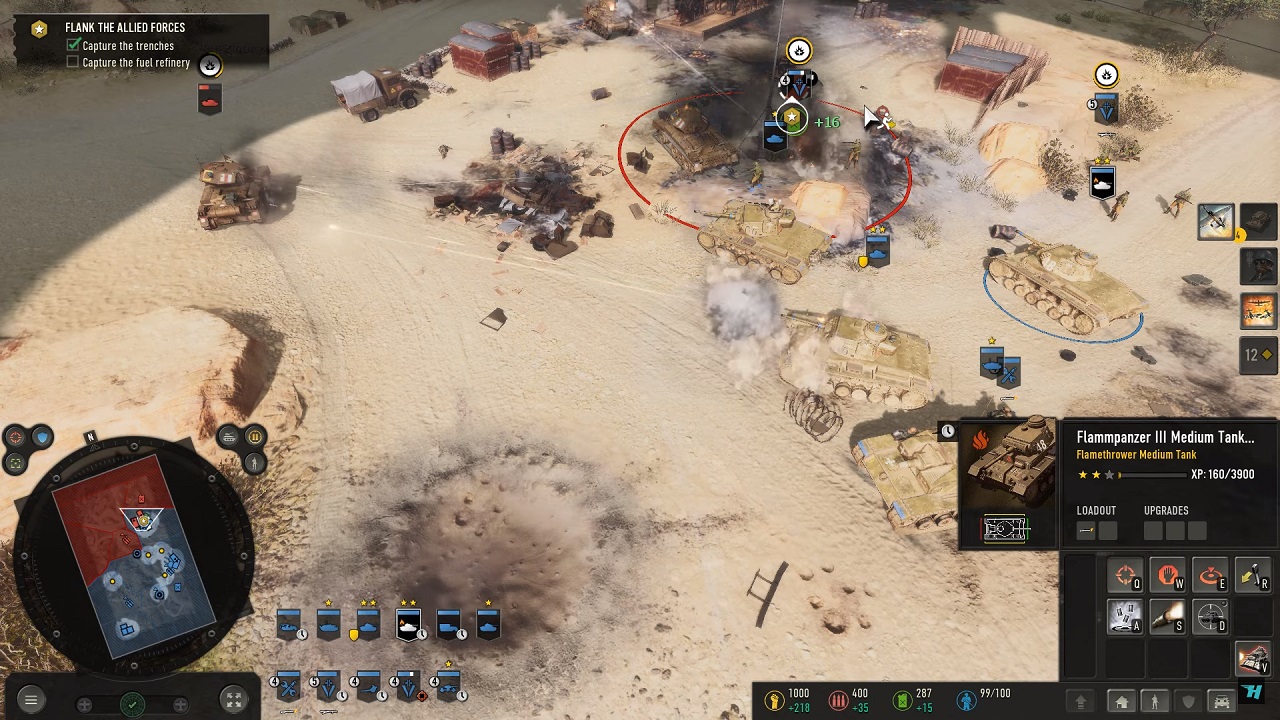Screen dimensions: 1280x720
Task: Select the Flammpanzer III unit portrait
Action: pos(1008,483)
